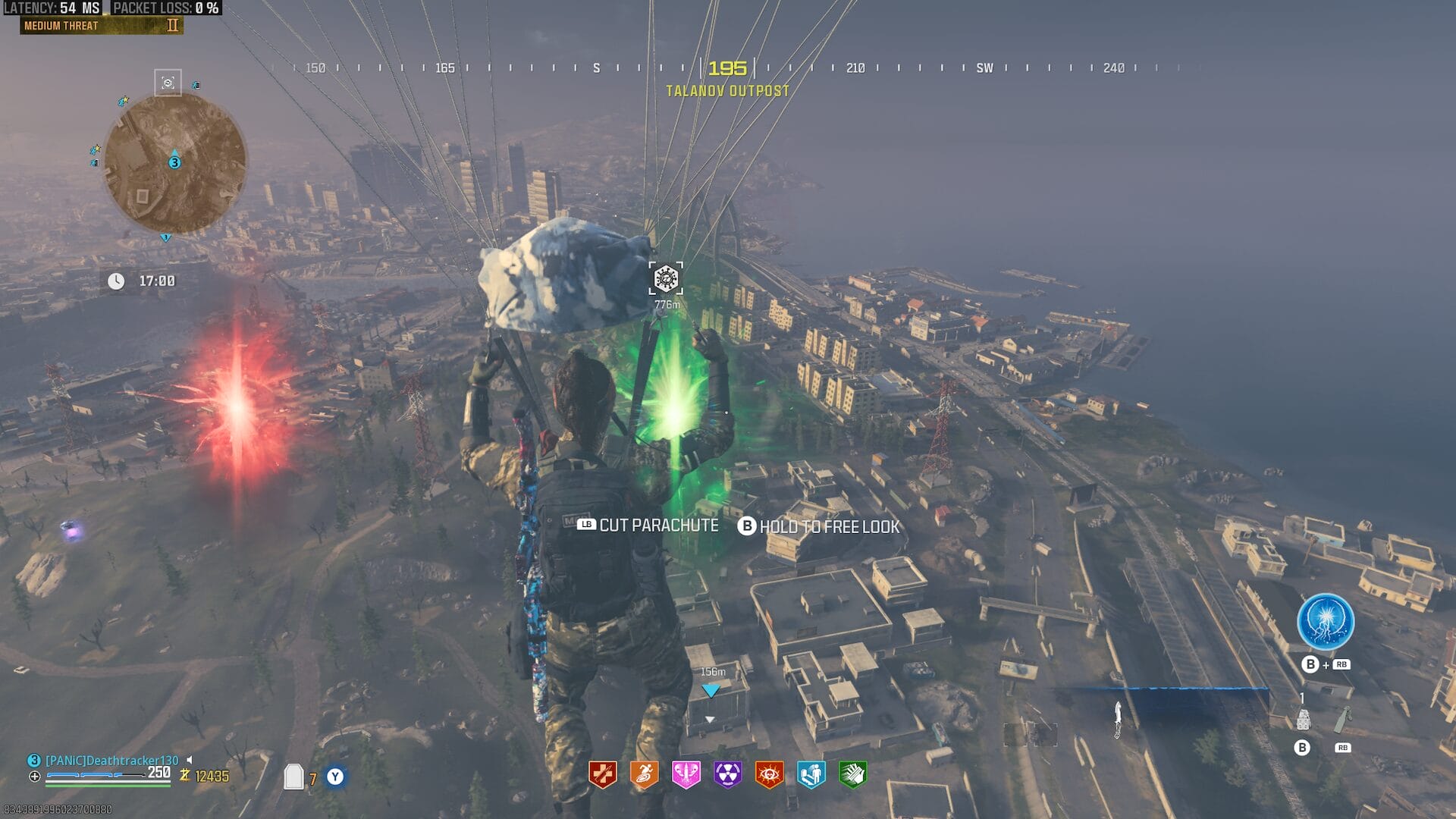Choose the red skull-eye perk icon
Viewport: 1456px width, 819px height.
tap(769, 774)
